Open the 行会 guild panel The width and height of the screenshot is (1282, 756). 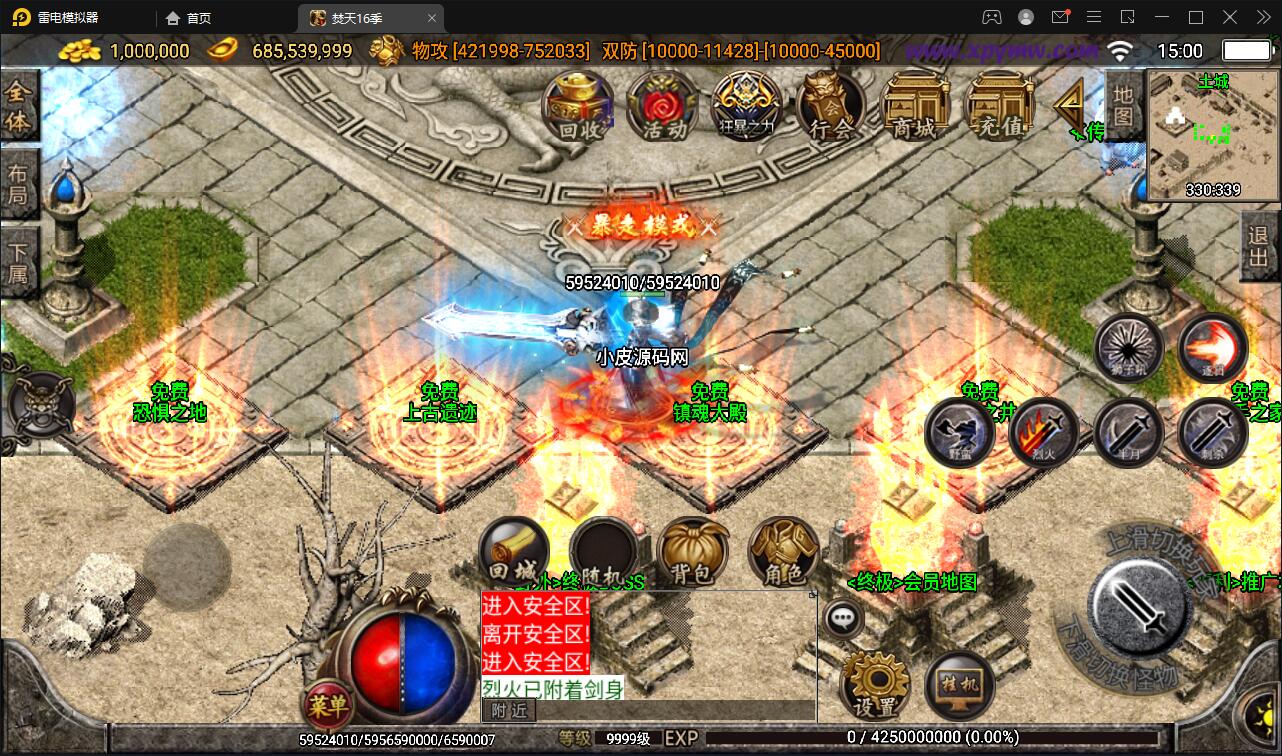pyautogui.click(x=831, y=104)
